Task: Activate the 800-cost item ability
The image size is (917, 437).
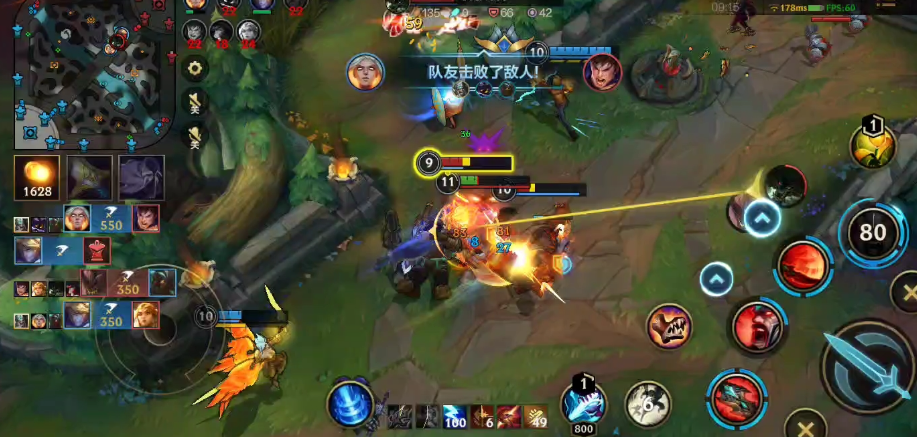Action: tap(582, 402)
